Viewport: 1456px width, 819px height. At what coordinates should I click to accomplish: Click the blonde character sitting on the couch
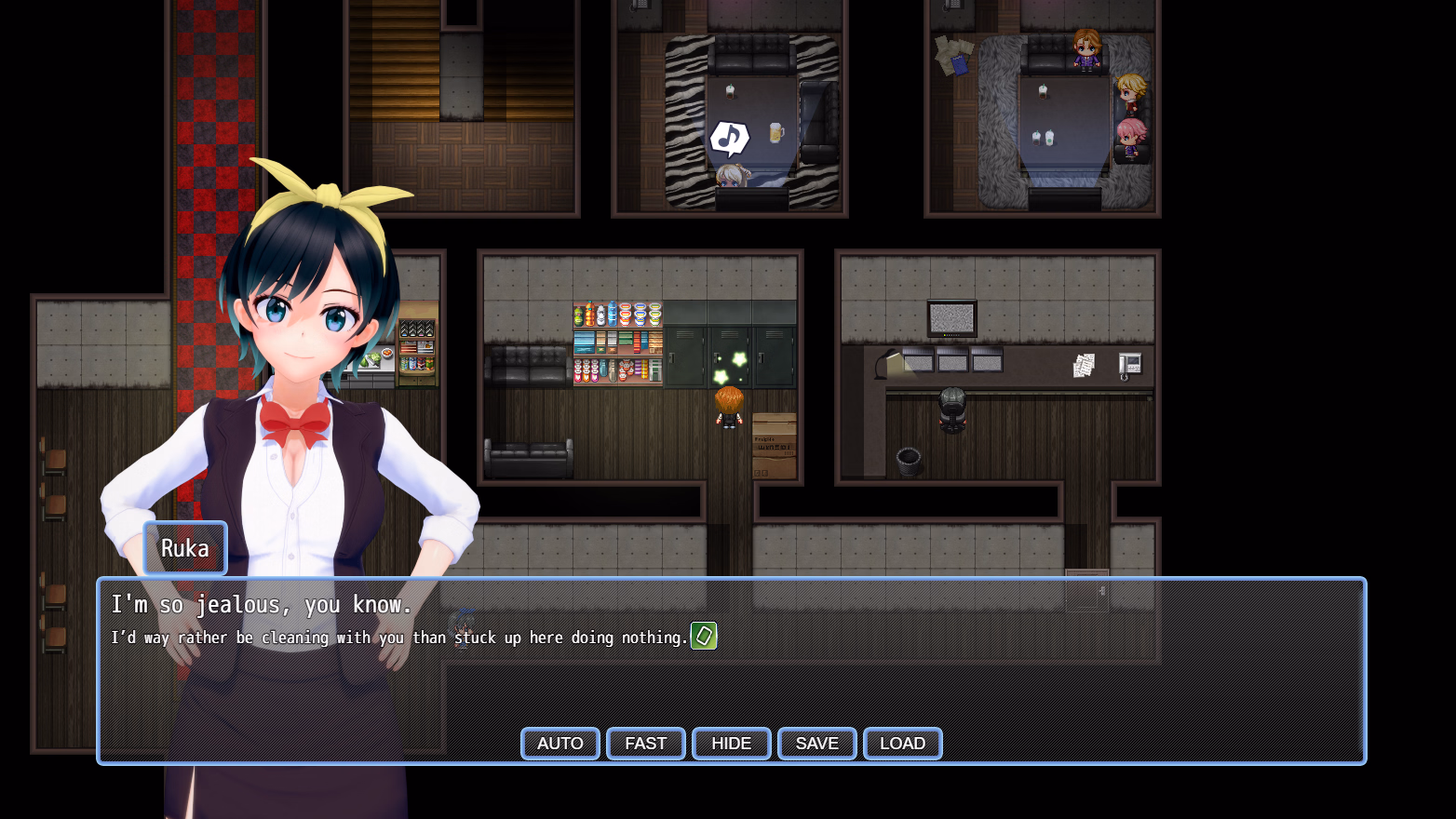[x=1132, y=91]
